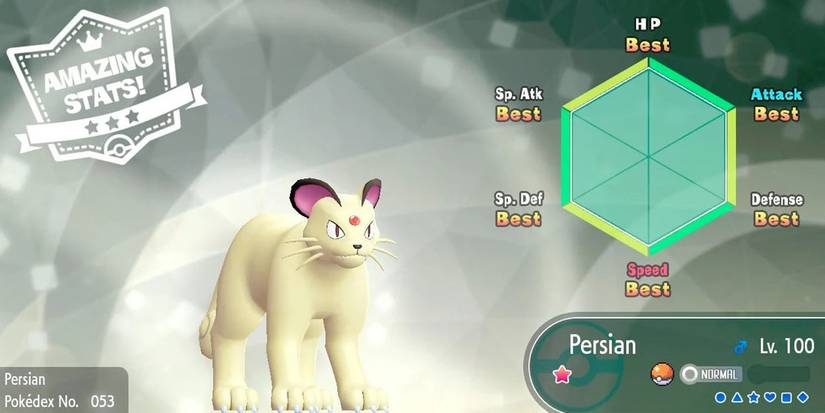Toggle the star marking in the marking row
This screenshot has width=825, height=413.
click(x=753, y=398)
